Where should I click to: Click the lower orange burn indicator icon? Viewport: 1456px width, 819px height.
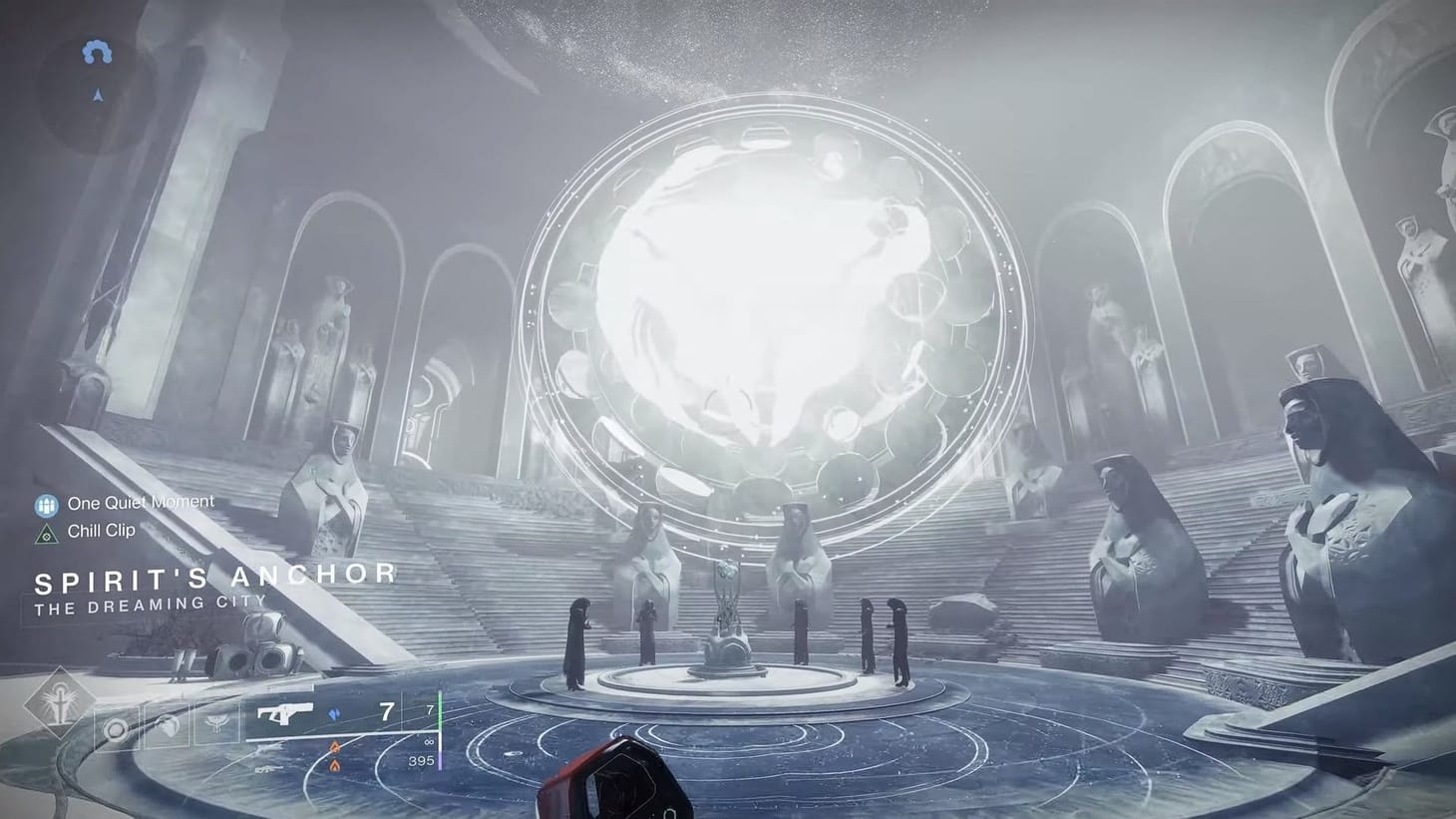point(333,766)
